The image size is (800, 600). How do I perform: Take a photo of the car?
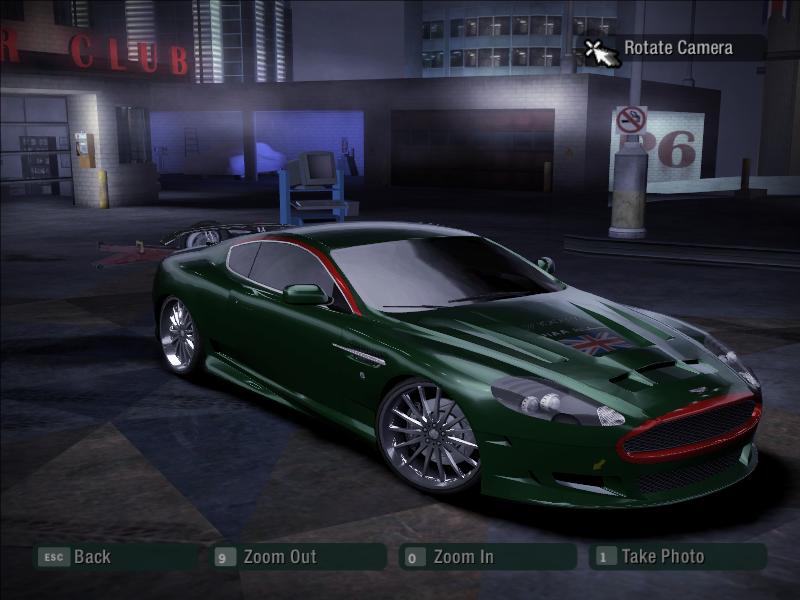coord(661,557)
